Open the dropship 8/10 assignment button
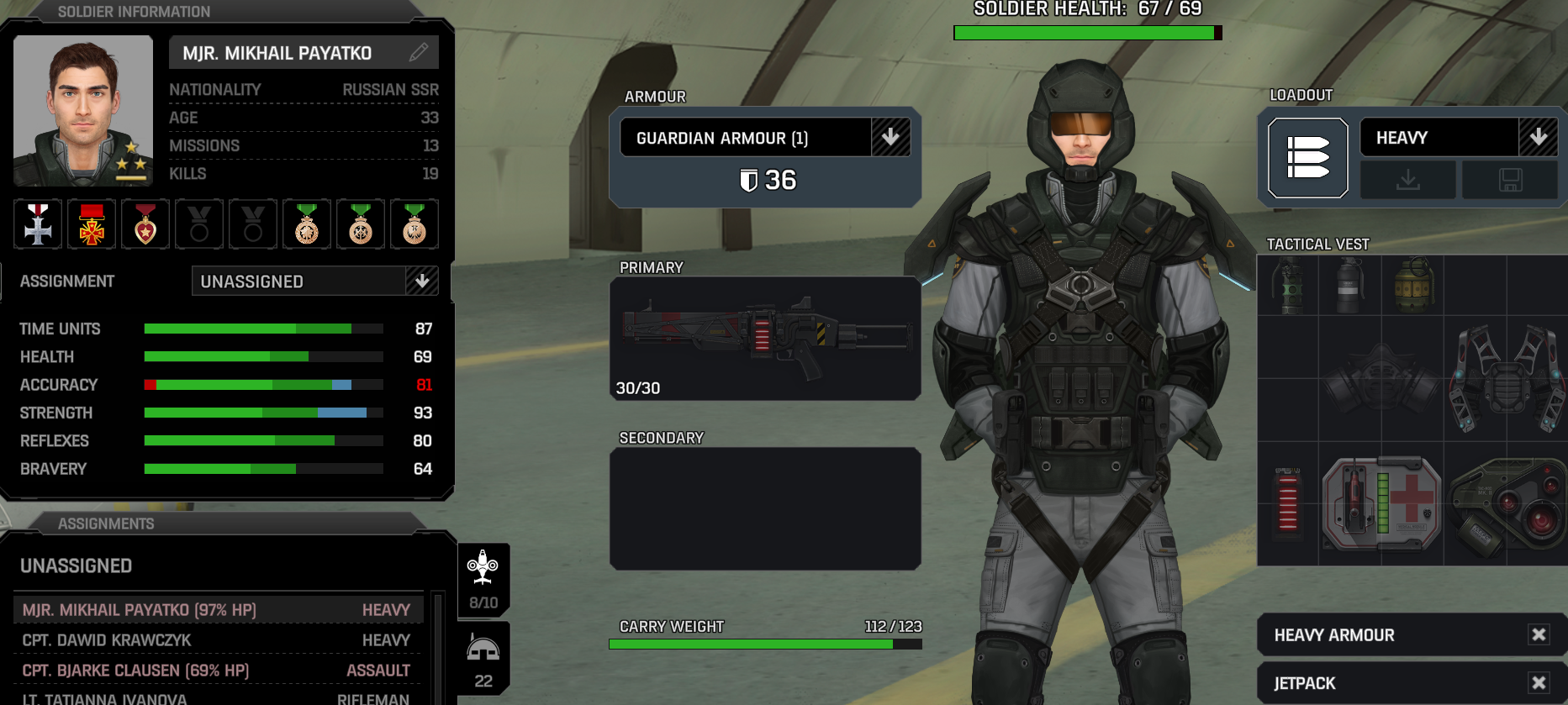The image size is (1568, 705). [483, 579]
